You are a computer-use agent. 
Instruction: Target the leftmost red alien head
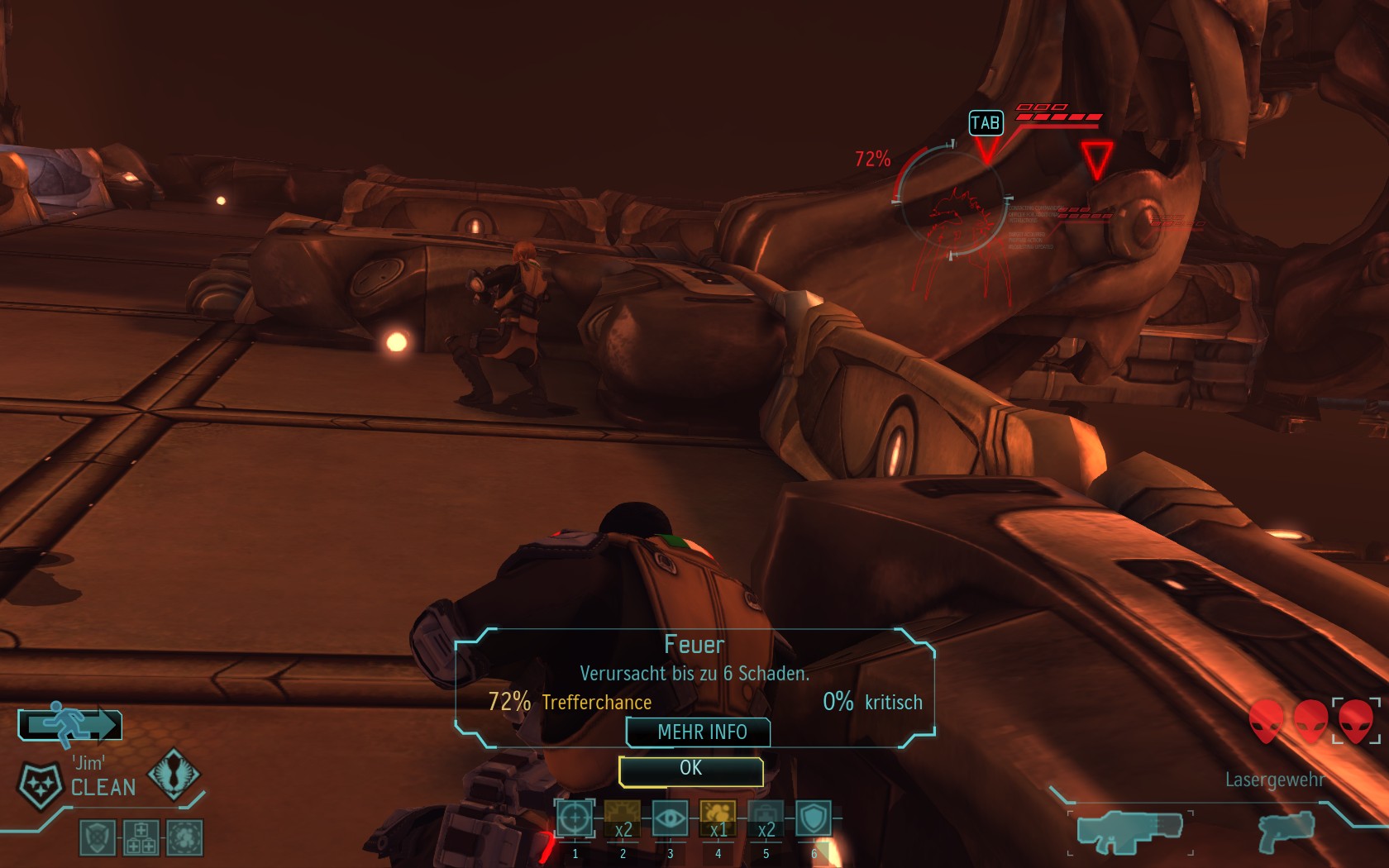[1266, 721]
